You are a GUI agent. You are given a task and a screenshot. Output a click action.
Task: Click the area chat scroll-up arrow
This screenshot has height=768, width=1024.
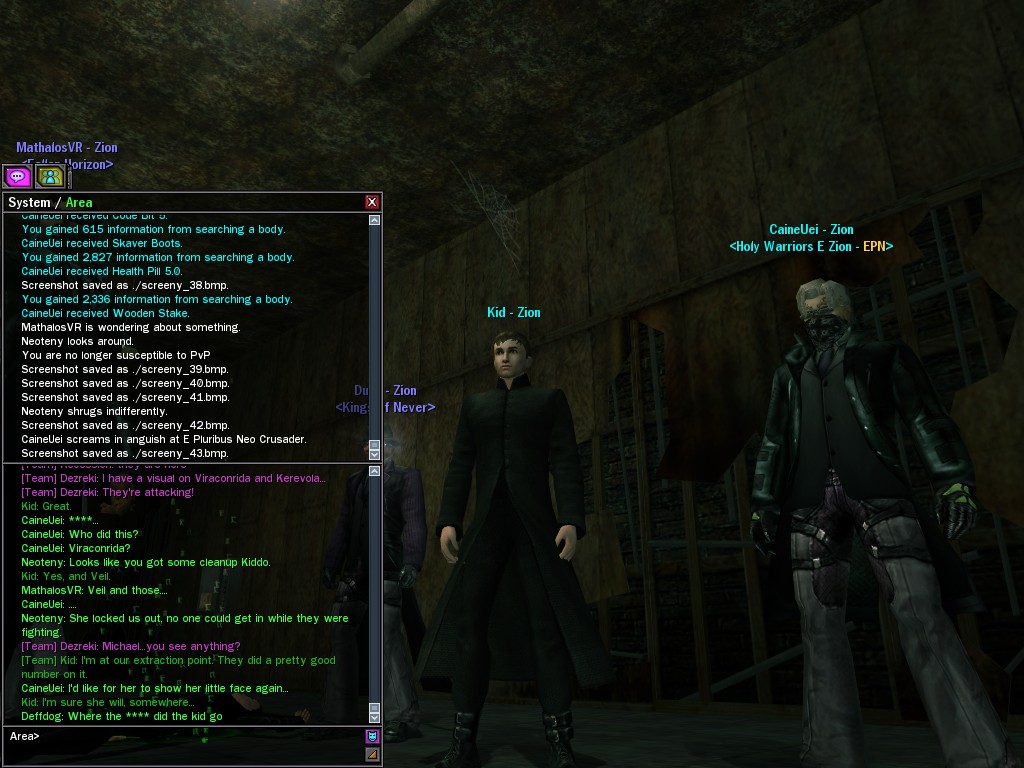pos(375,470)
